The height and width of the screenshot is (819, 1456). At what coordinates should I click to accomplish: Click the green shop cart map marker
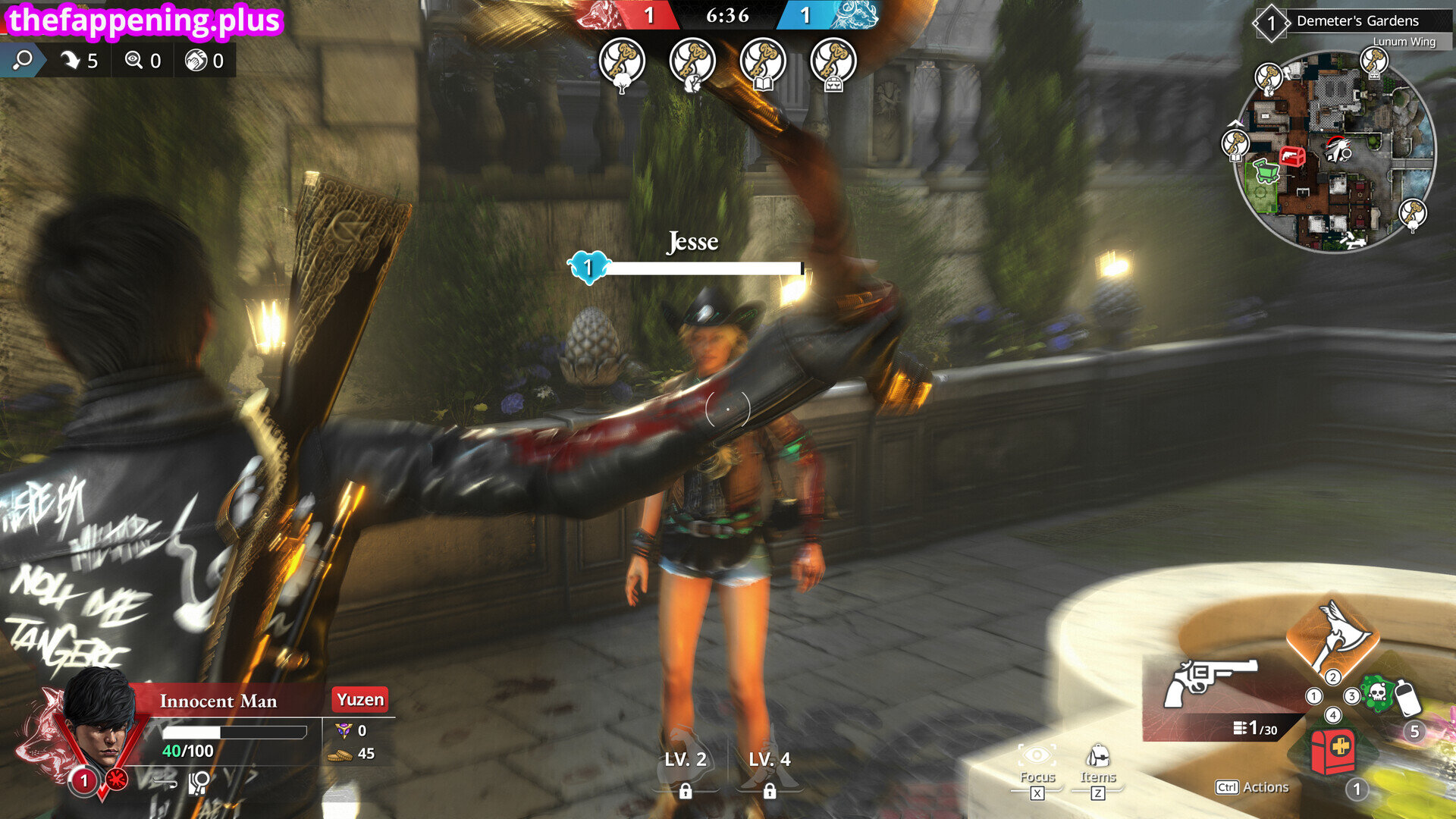pos(1264,171)
